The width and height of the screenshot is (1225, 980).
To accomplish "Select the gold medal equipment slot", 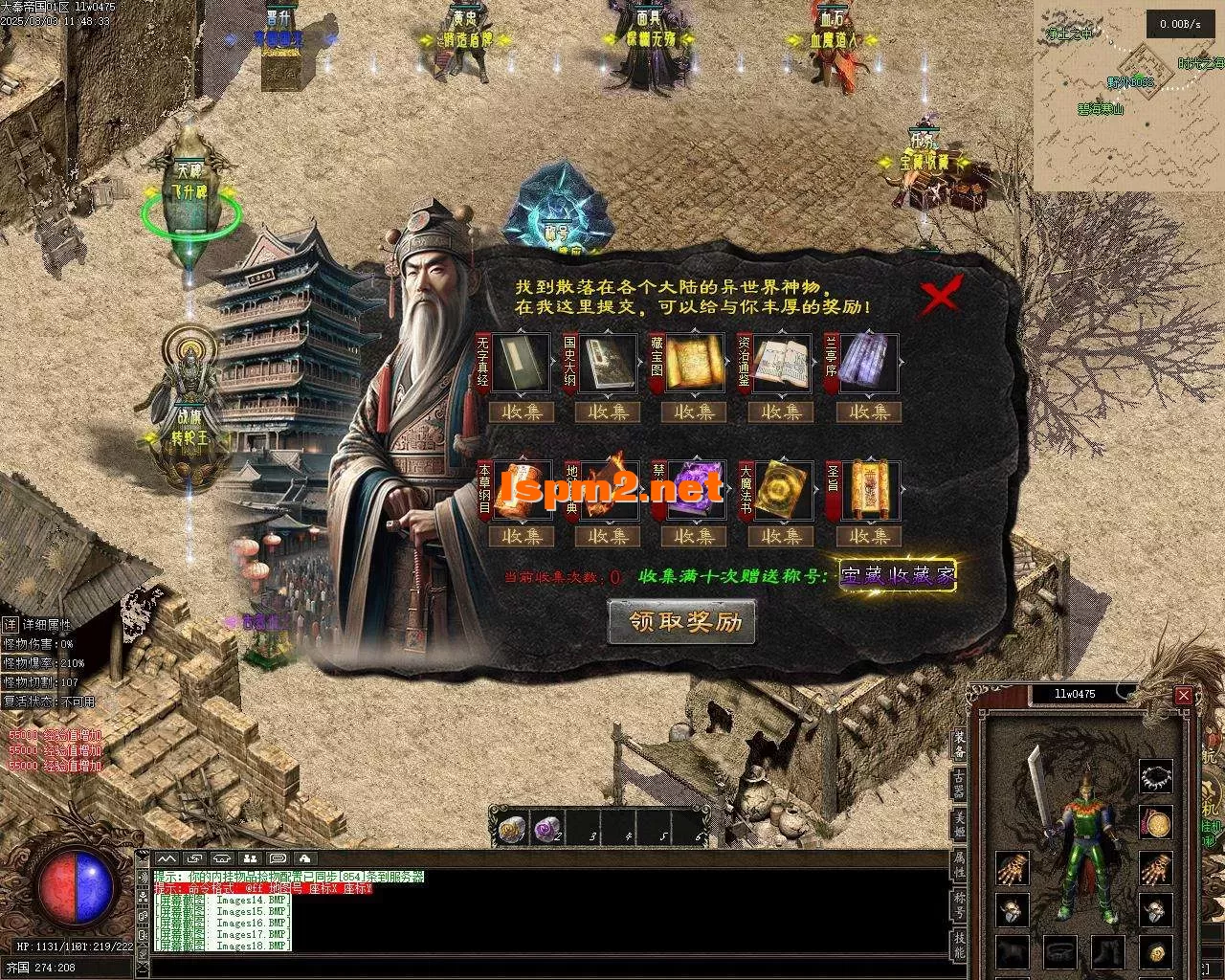I will 1157,823.
